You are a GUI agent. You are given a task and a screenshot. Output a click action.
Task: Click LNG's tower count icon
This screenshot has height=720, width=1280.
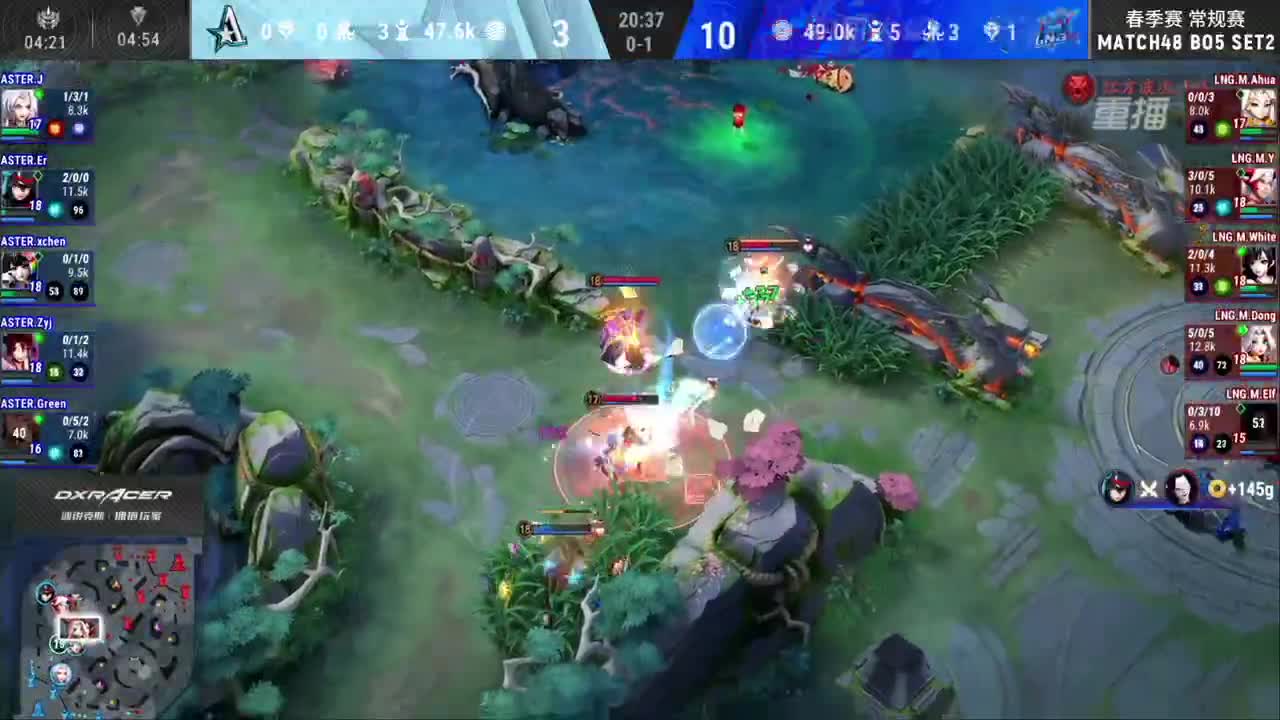click(876, 31)
